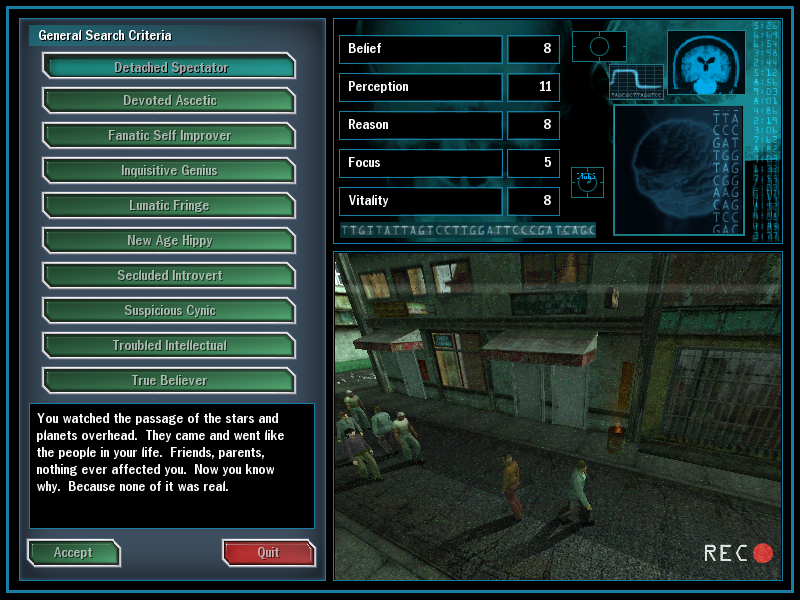The height and width of the screenshot is (600, 800).
Task: Choose the Lunatic Fringe archetype
Action: click(170, 206)
